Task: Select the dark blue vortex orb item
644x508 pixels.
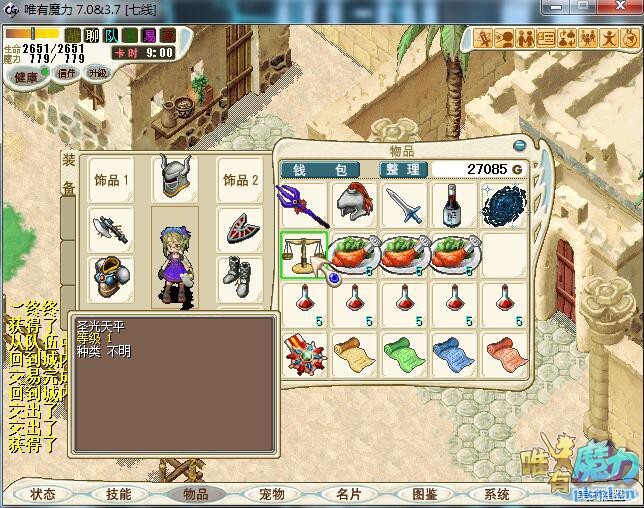Action: (x=504, y=204)
